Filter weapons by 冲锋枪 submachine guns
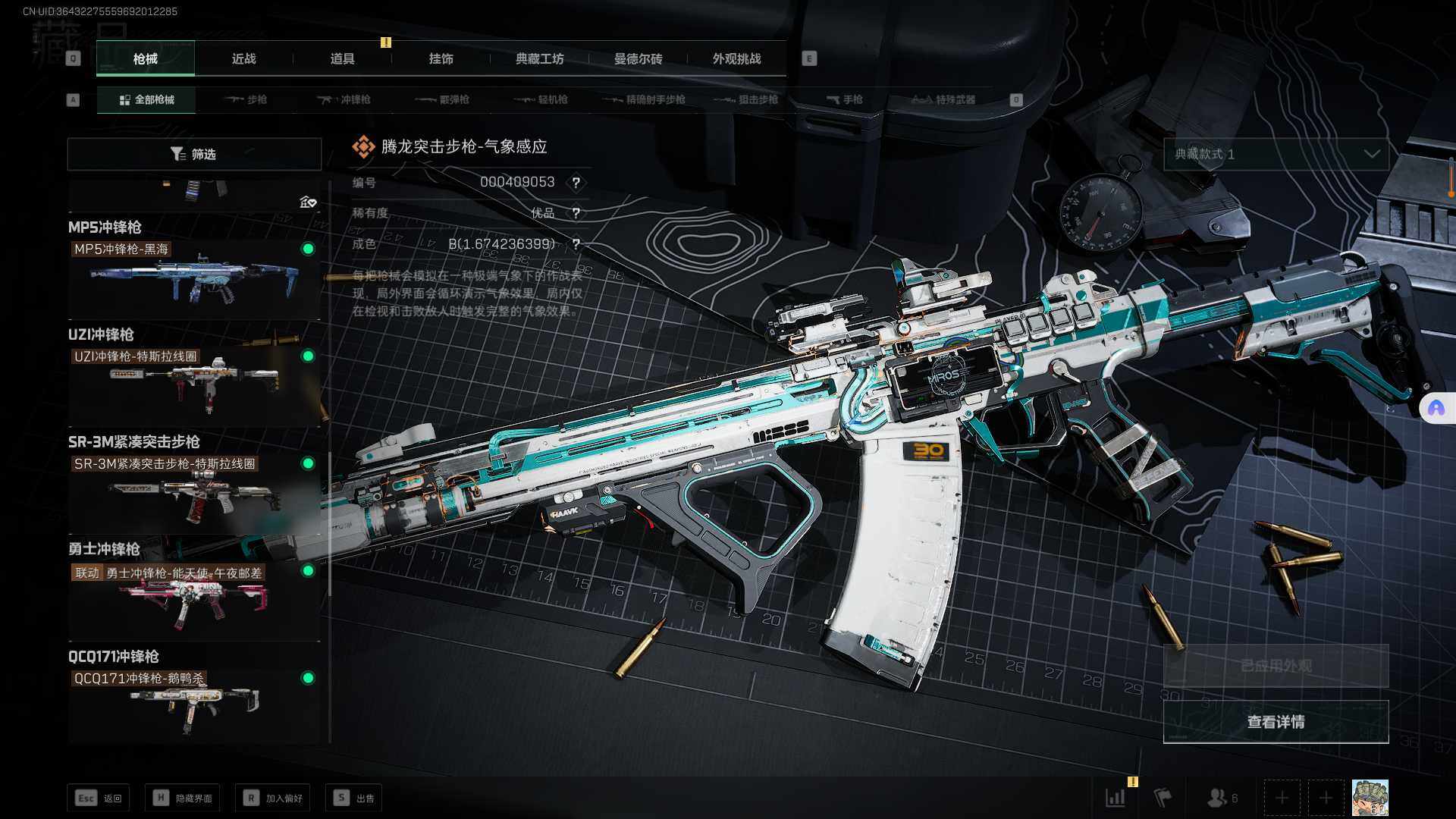The height and width of the screenshot is (819, 1456). 344,100
